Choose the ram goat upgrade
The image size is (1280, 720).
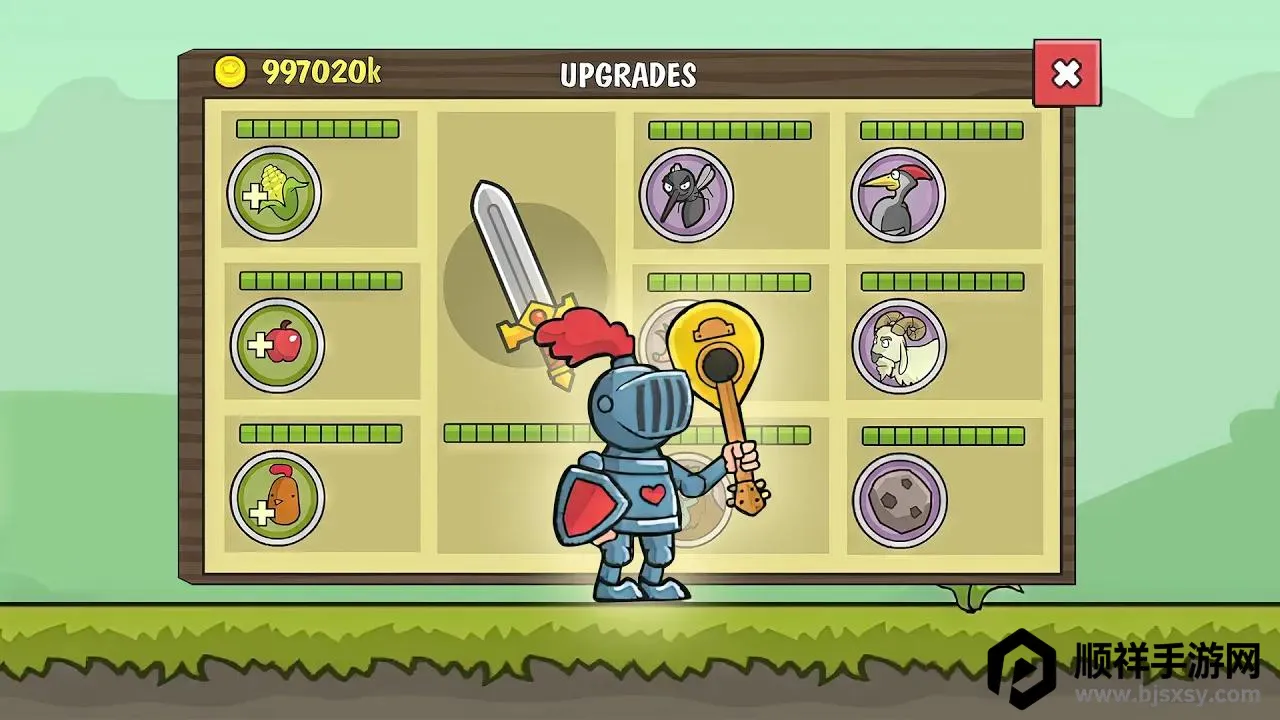[899, 346]
